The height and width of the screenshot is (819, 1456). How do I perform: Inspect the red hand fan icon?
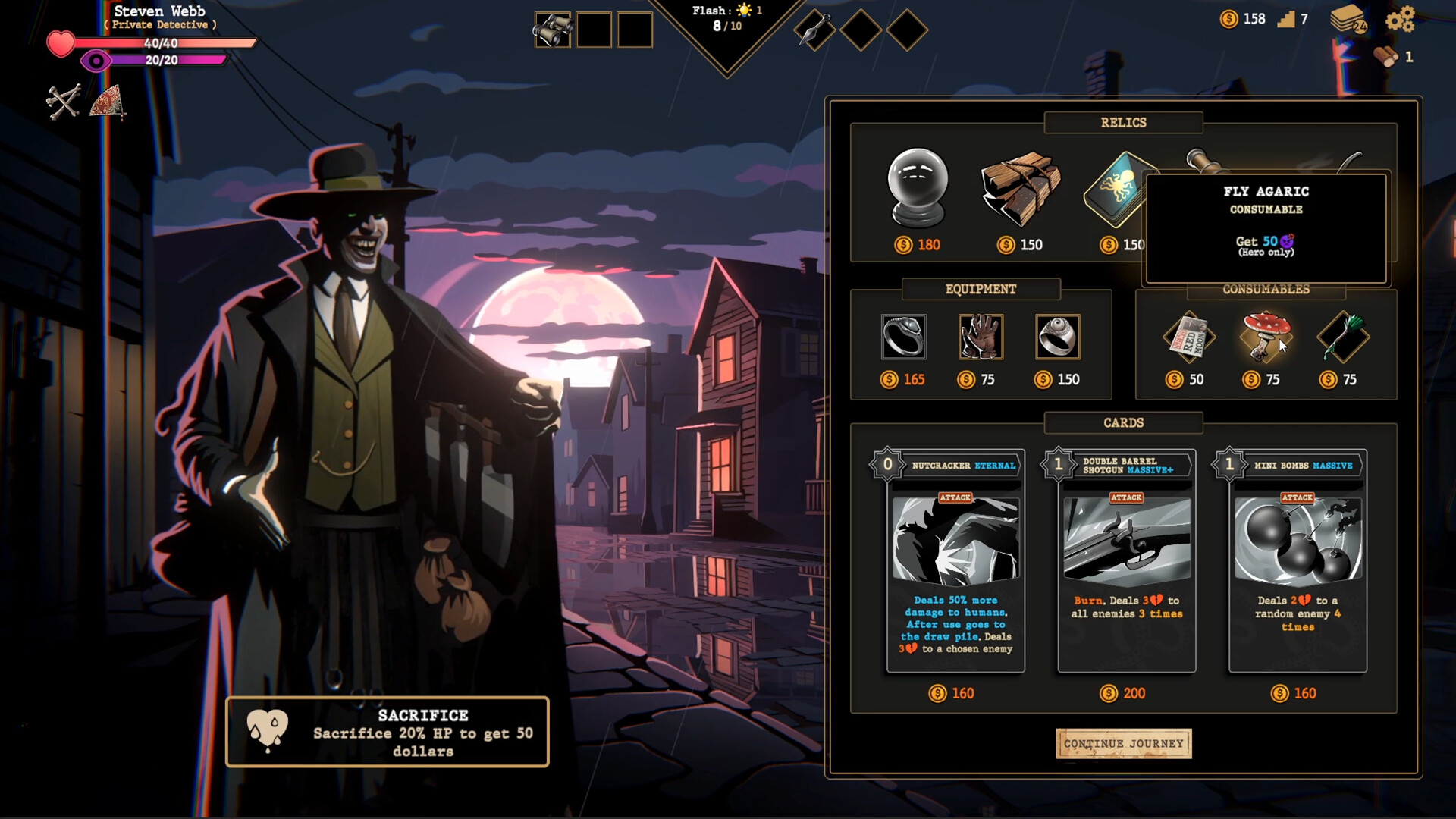[x=107, y=102]
